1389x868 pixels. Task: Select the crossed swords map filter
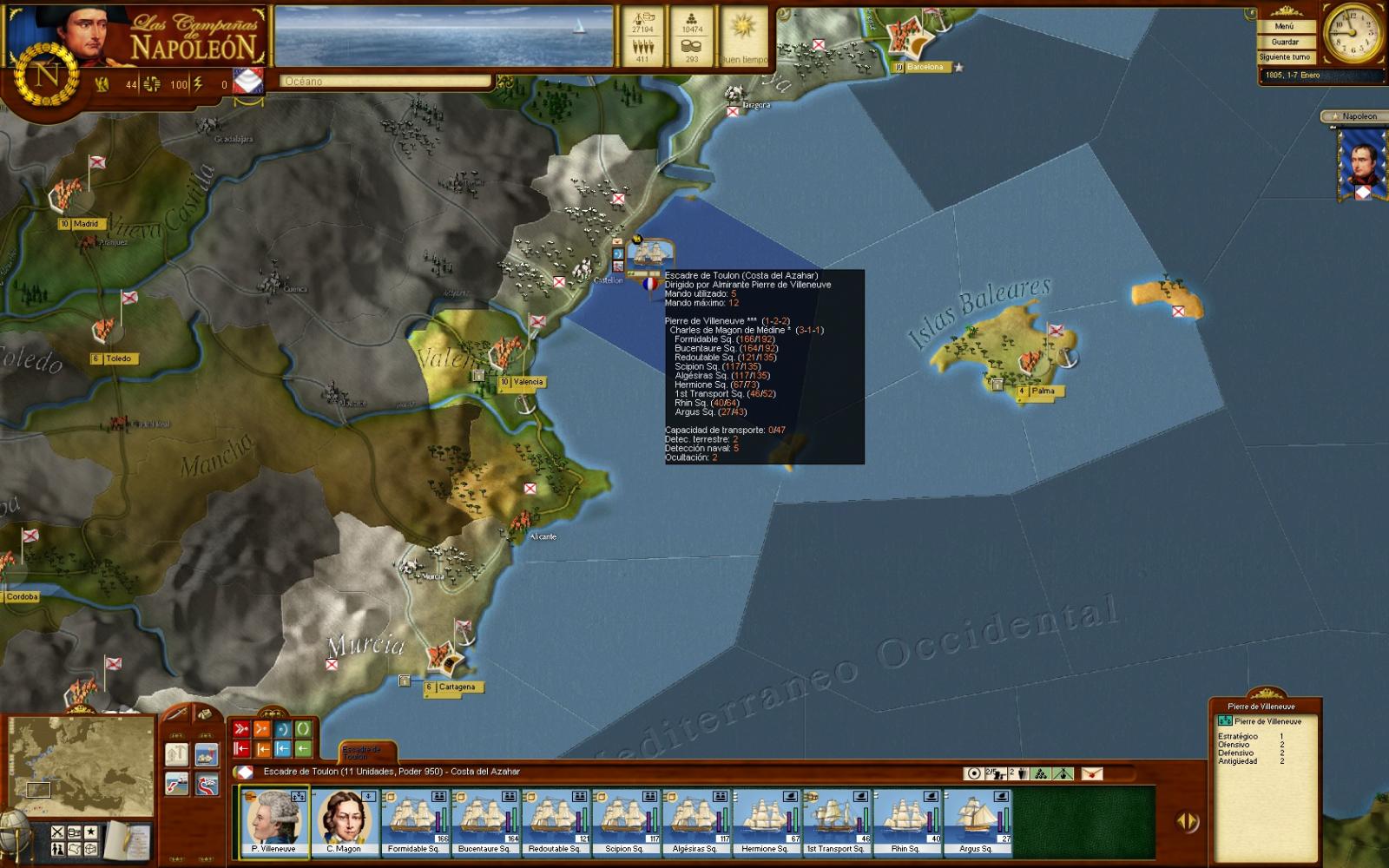(58, 832)
